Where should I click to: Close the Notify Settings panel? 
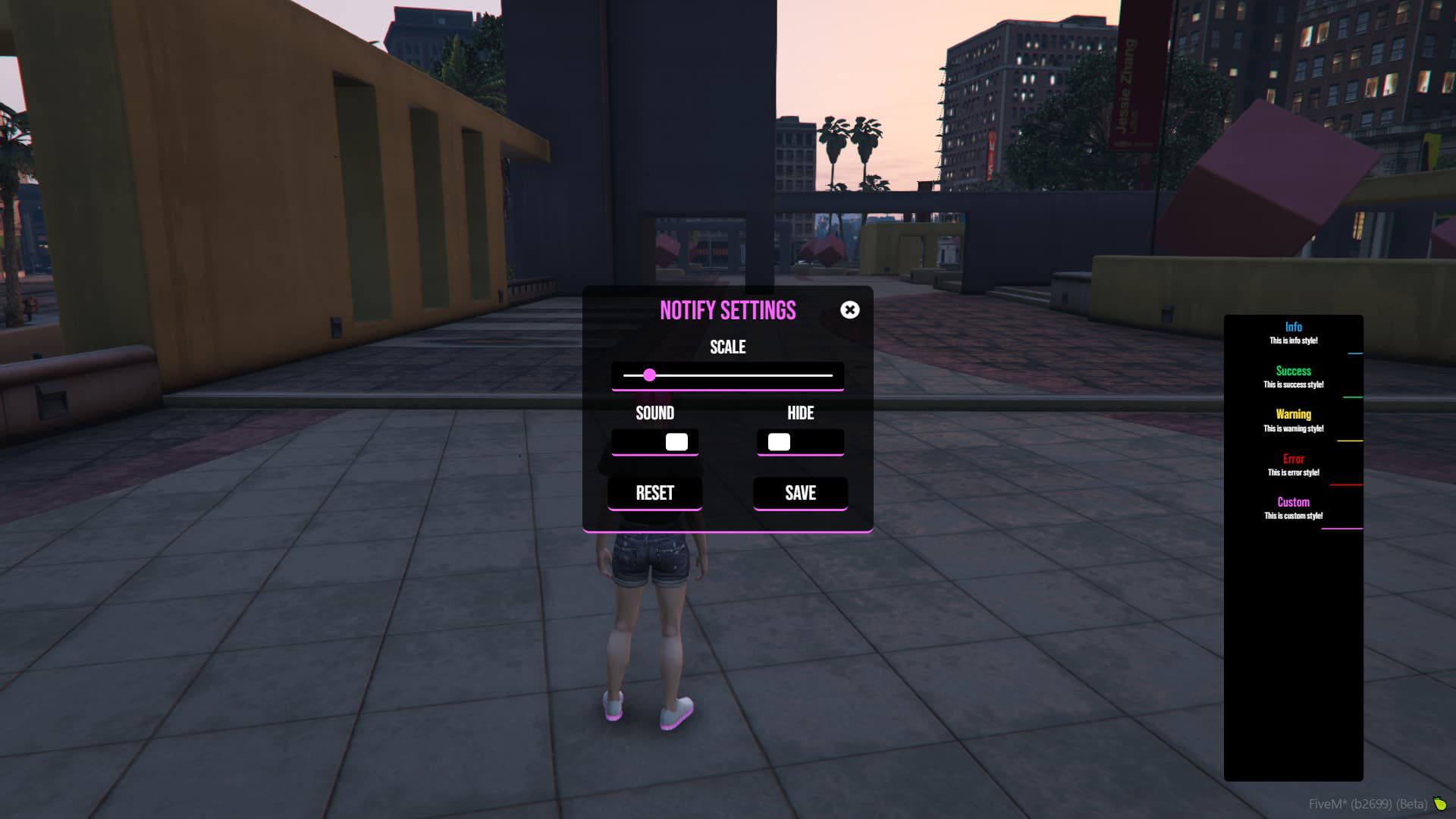[x=849, y=309]
